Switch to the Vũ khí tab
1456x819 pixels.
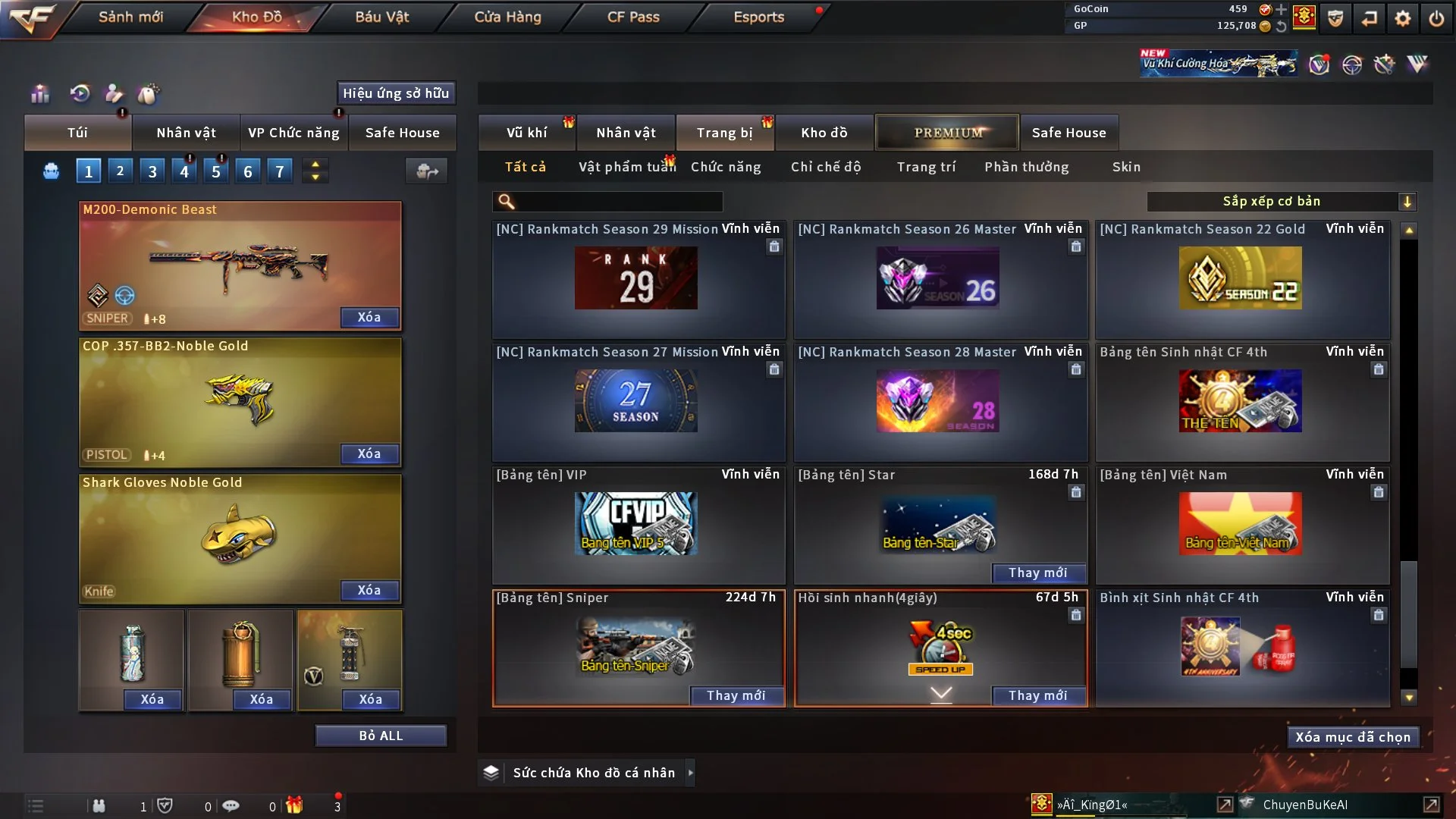526,133
